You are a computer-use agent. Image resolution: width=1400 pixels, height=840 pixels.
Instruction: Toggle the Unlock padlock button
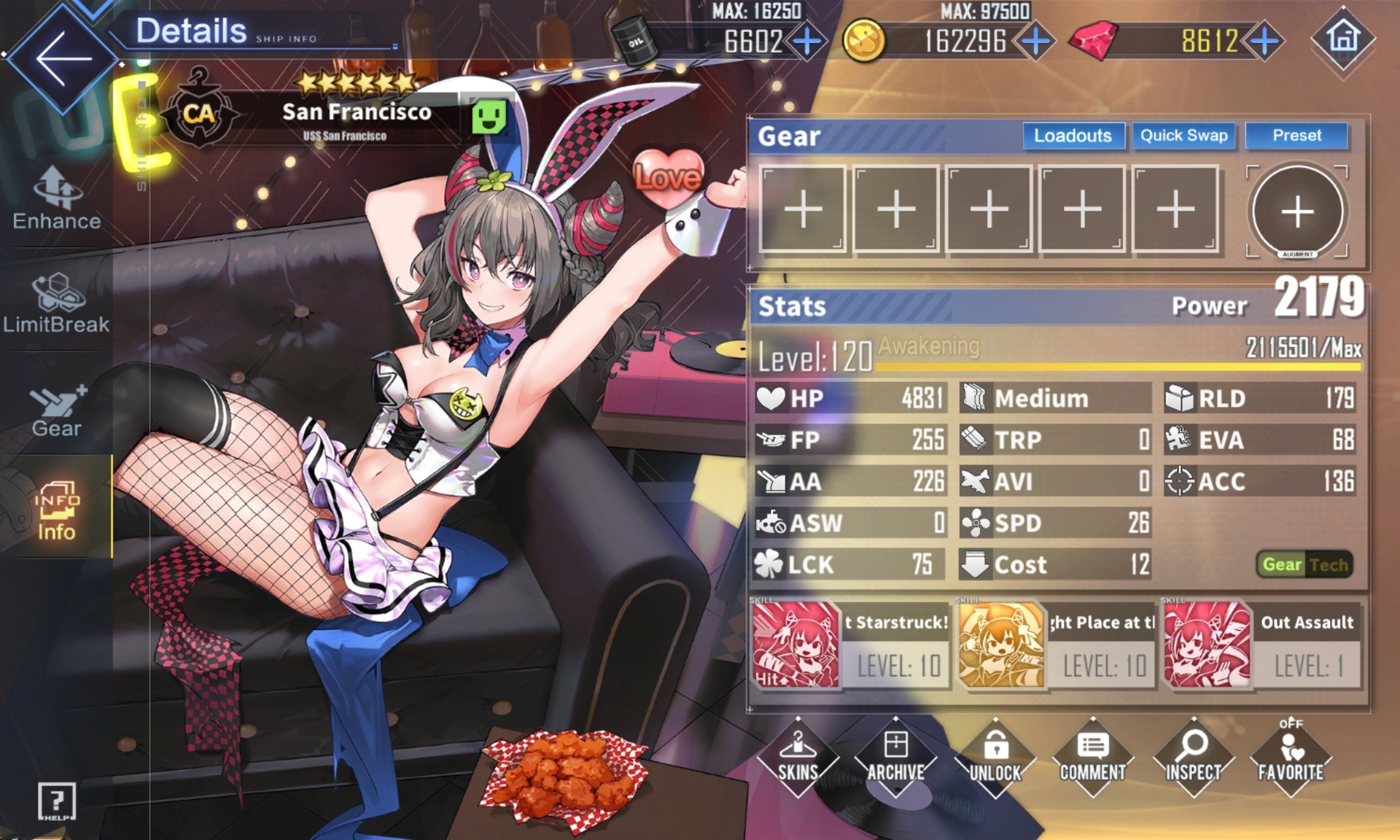[x=995, y=757]
